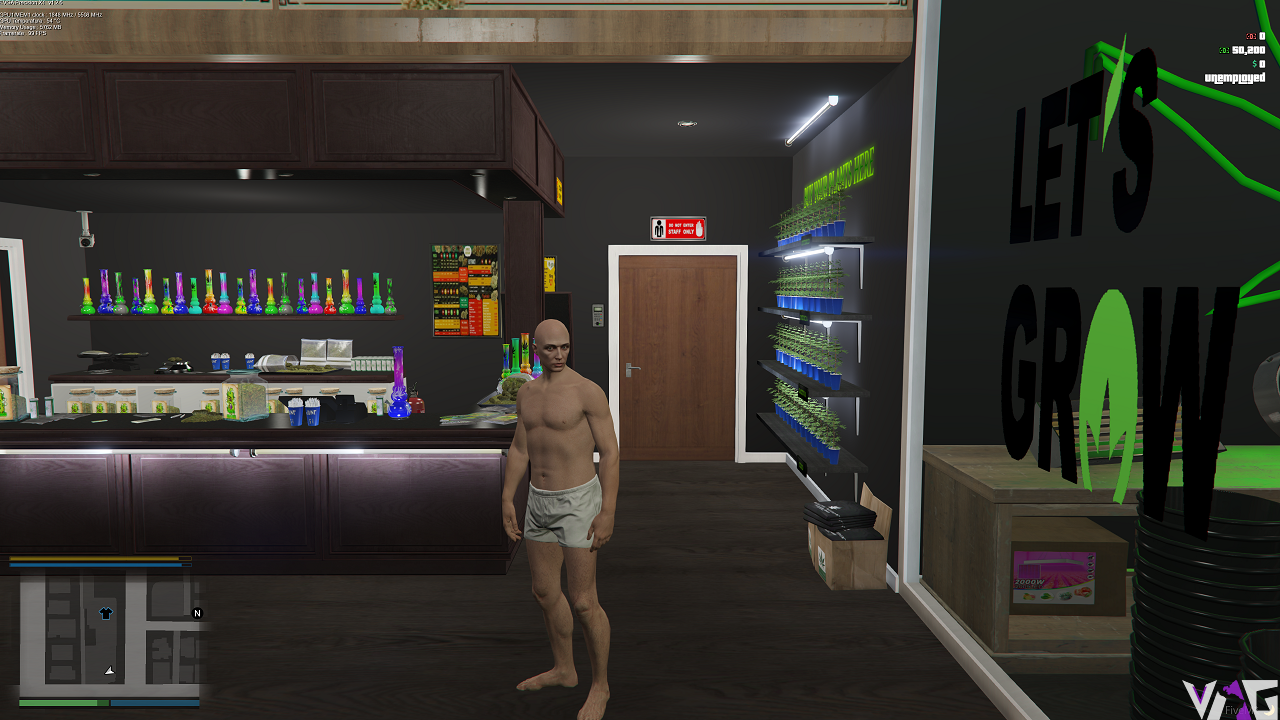Select the teal dollar sign icon in the HUD
This screenshot has width=1280, height=720.
point(1255,64)
